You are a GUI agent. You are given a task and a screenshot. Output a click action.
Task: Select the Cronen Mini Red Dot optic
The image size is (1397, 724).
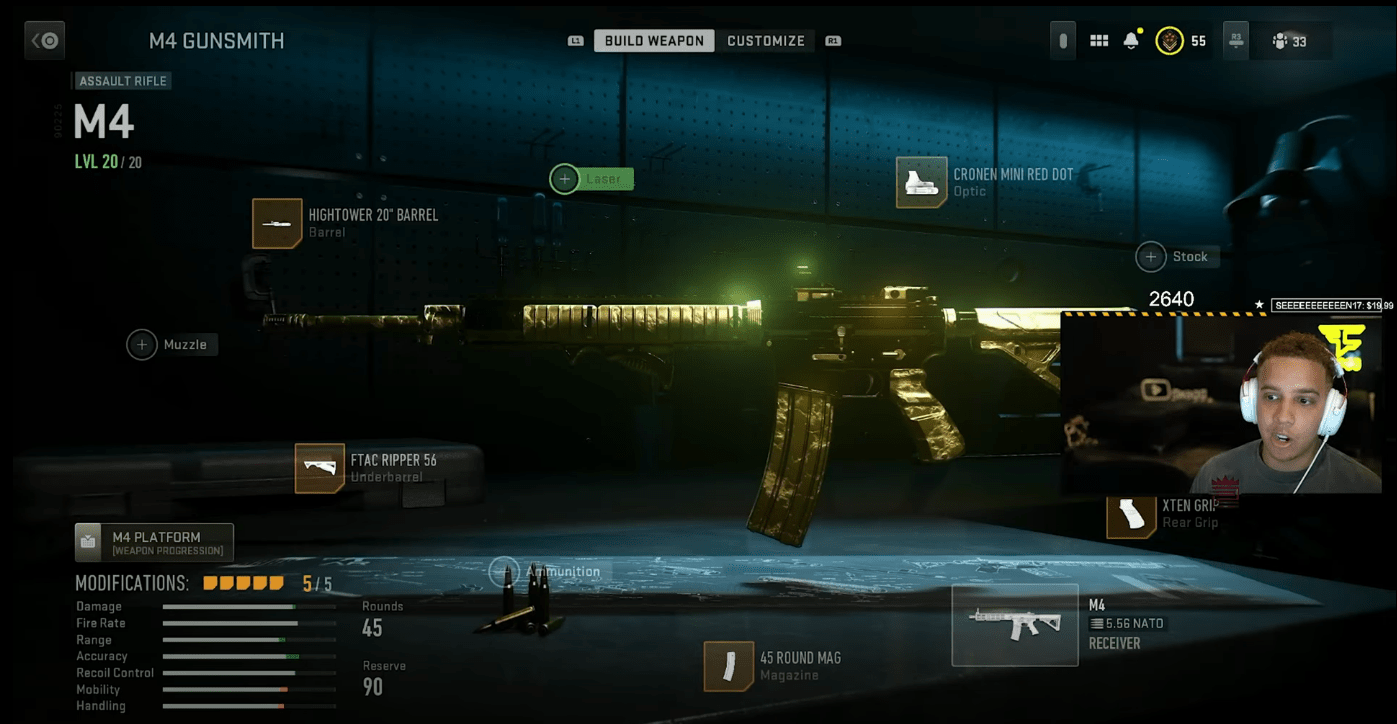tap(920, 182)
